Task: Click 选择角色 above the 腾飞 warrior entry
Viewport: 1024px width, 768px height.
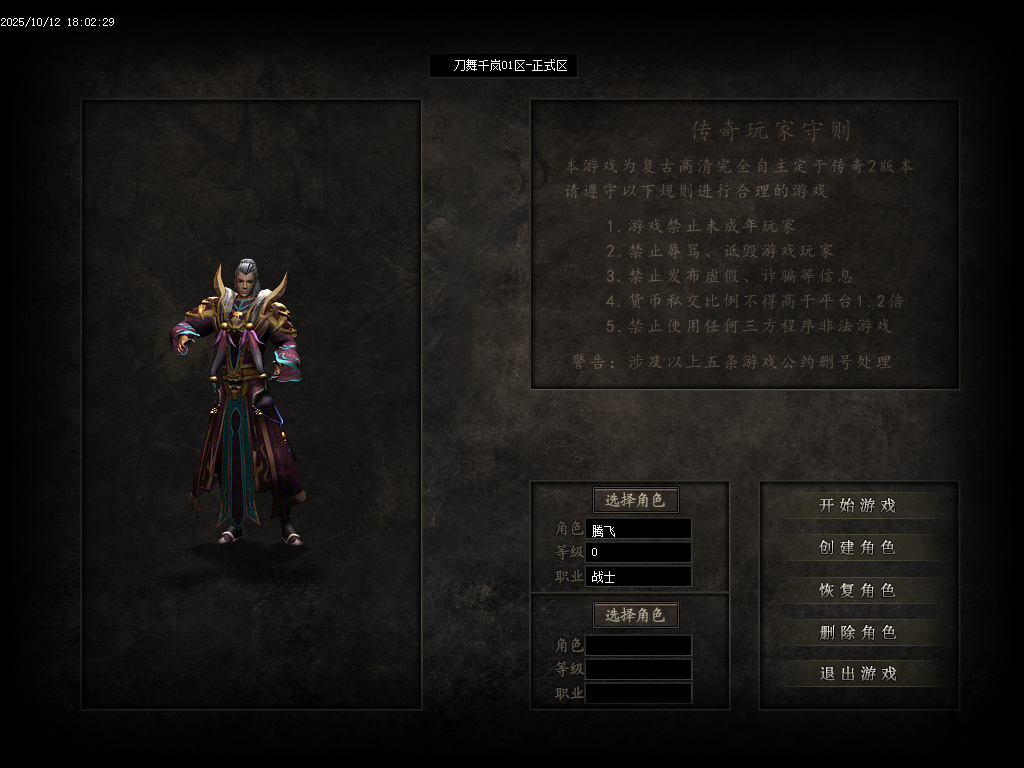Action: (x=635, y=500)
